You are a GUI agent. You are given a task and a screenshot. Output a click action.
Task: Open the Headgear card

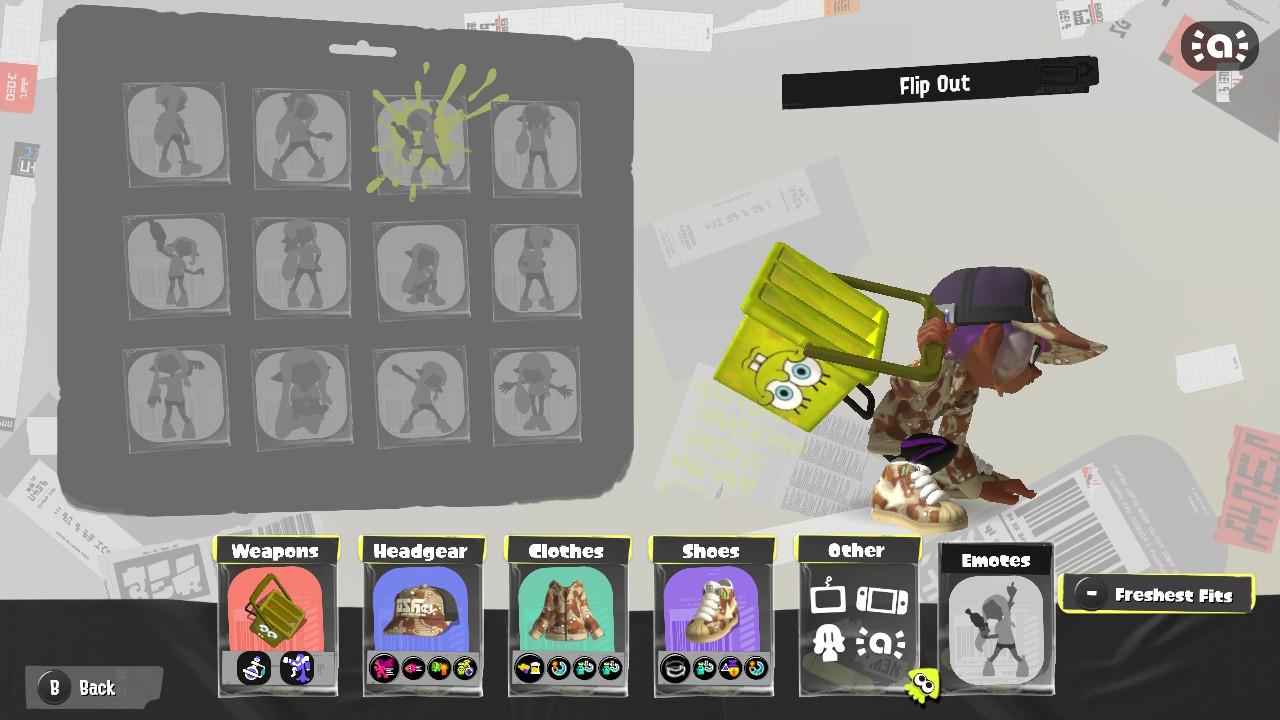[x=422, y=605]
